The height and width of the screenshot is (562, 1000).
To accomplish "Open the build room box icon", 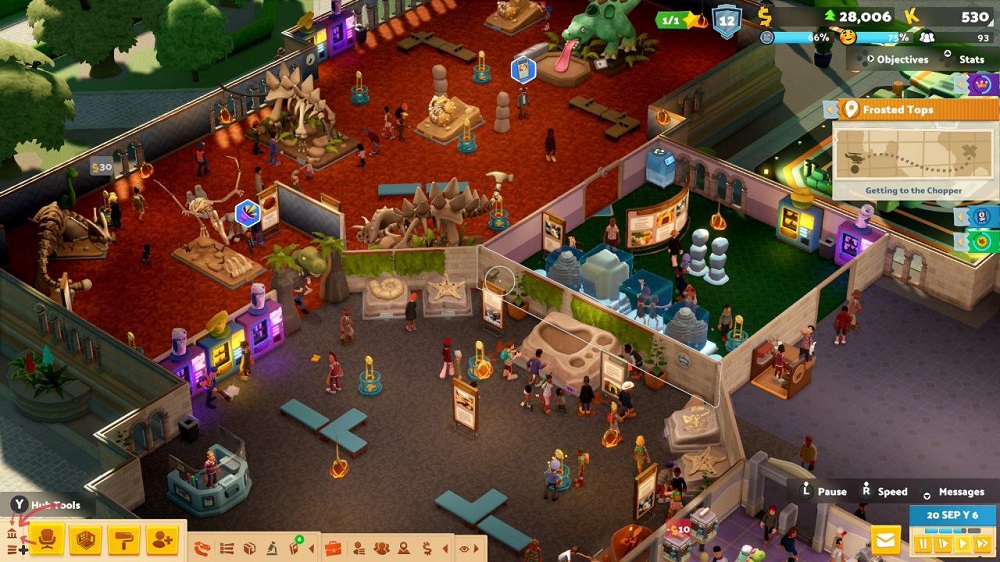I will 86,540.
